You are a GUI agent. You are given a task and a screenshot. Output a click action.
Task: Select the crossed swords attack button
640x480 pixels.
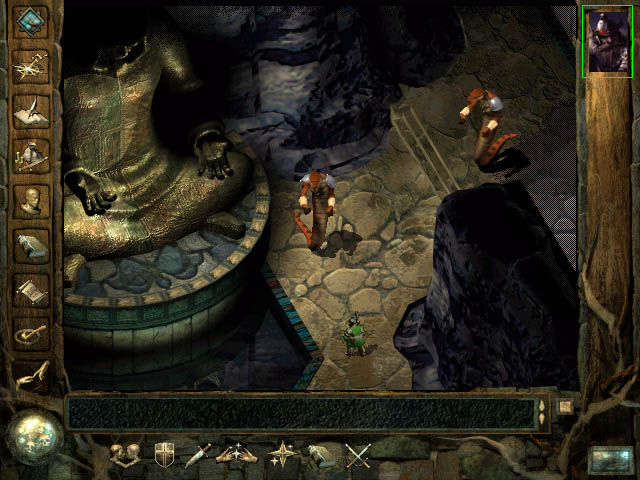pos(358,456)
